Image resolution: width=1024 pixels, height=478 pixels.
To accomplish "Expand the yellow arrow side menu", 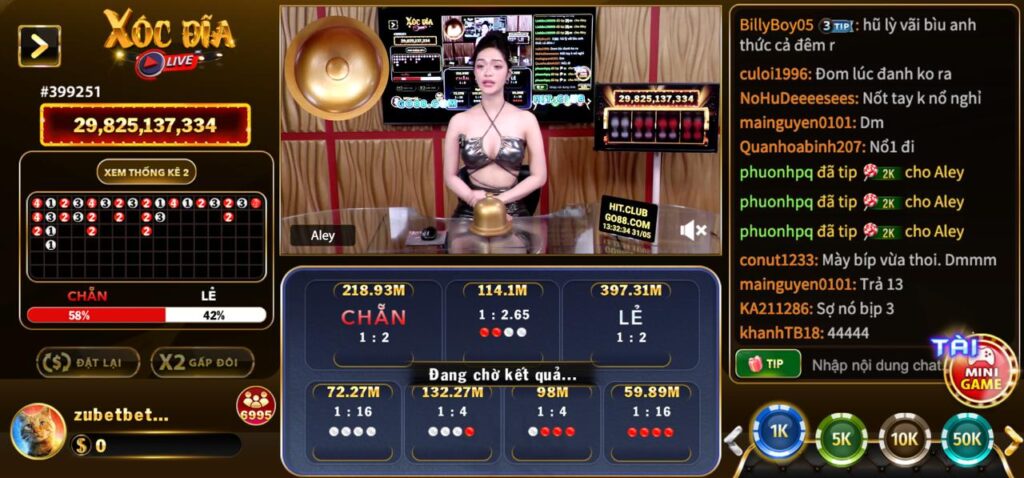I will coord(39,46).
